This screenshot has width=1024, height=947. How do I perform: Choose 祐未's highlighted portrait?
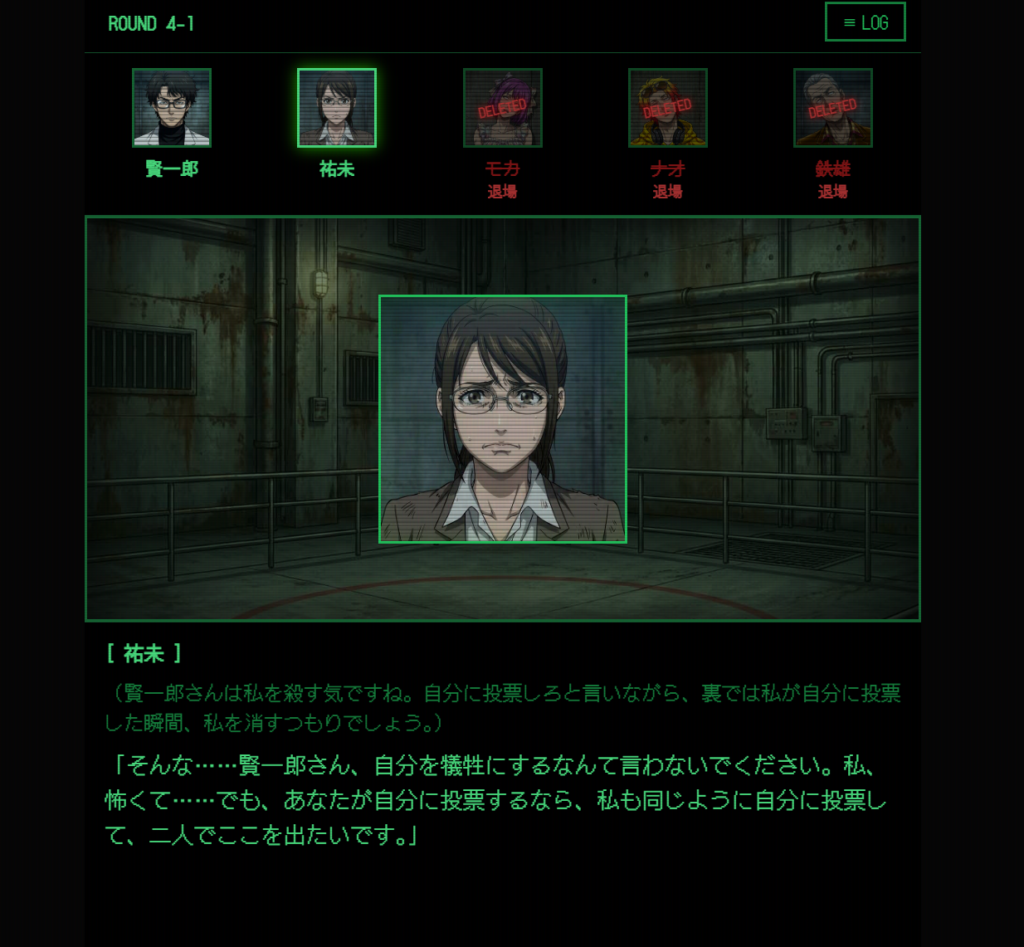click(337, 108)
